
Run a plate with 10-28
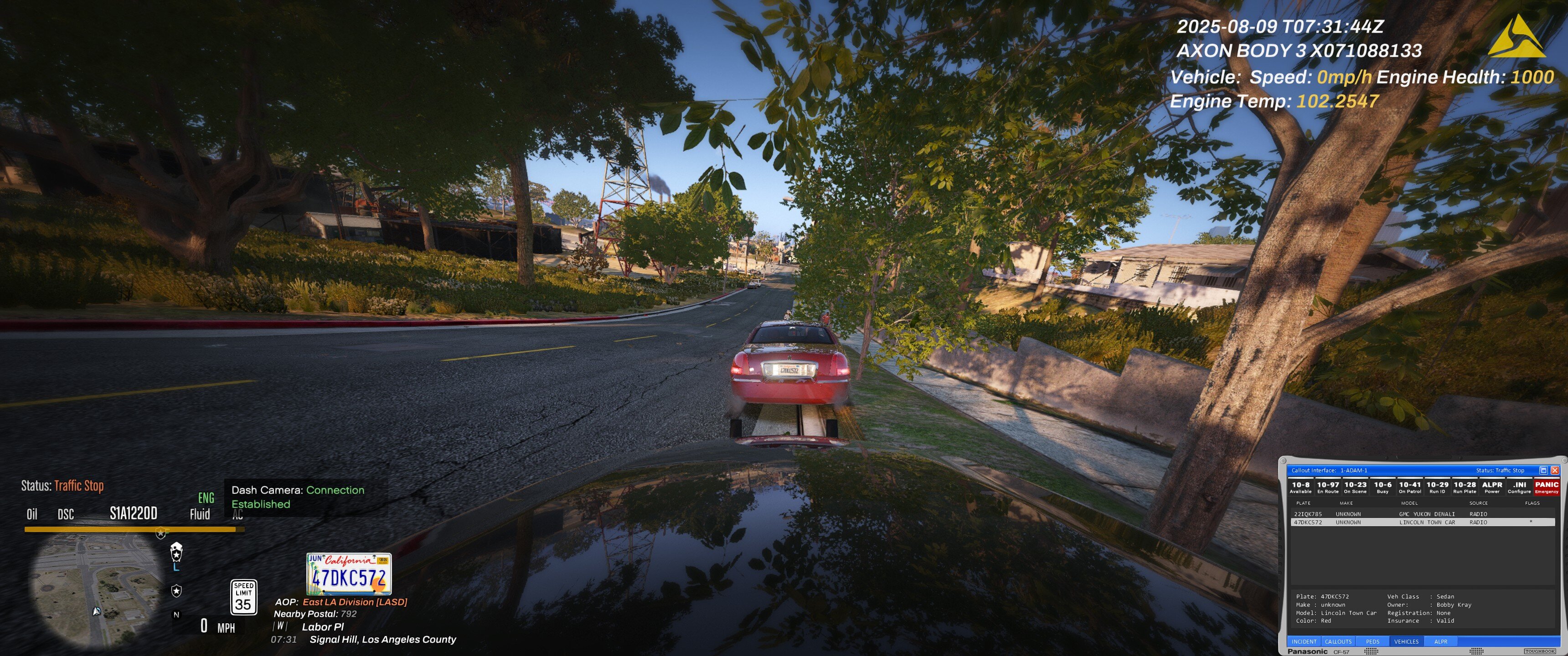[1465, 487]
